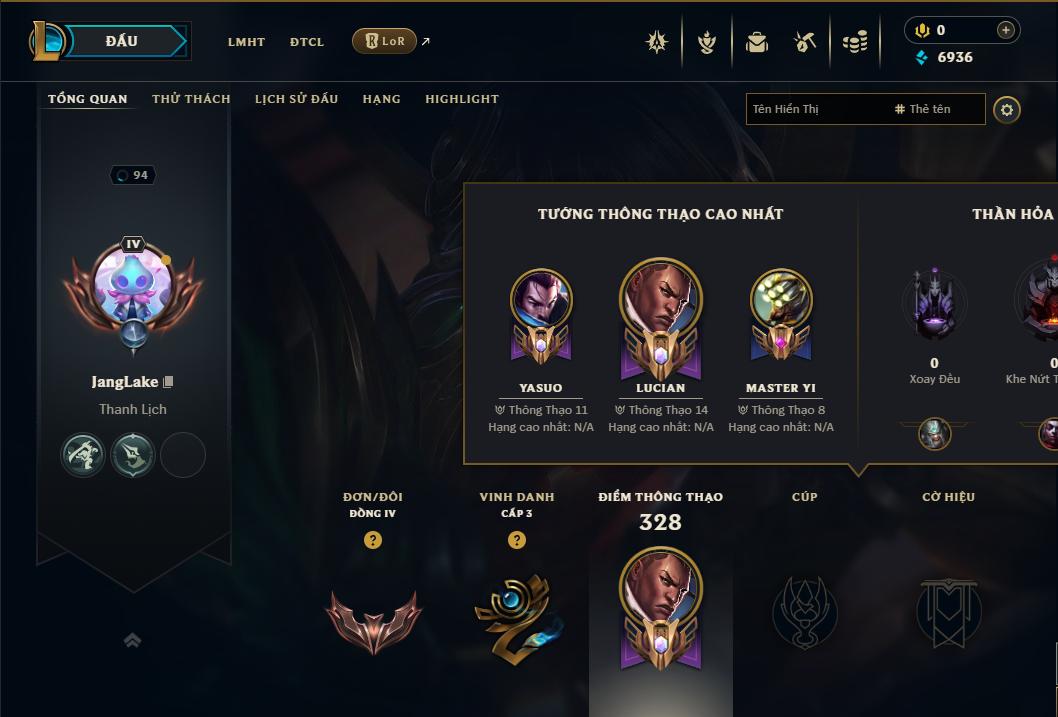1058x717 pixels.
Task: Open the CÚP trophy emblem
Action: (x=804, y=612)
